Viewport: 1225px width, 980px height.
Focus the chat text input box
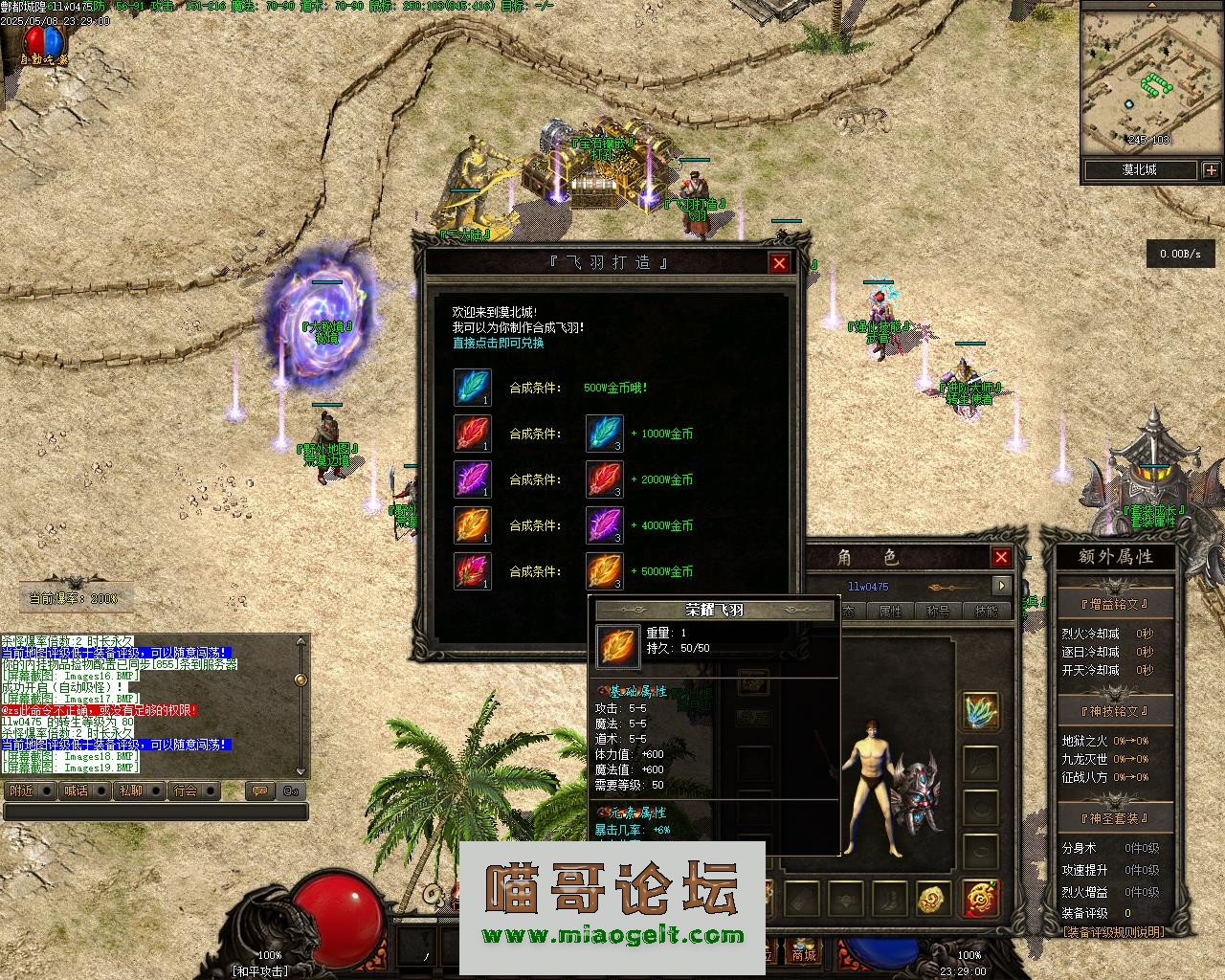tap(155, 812)
